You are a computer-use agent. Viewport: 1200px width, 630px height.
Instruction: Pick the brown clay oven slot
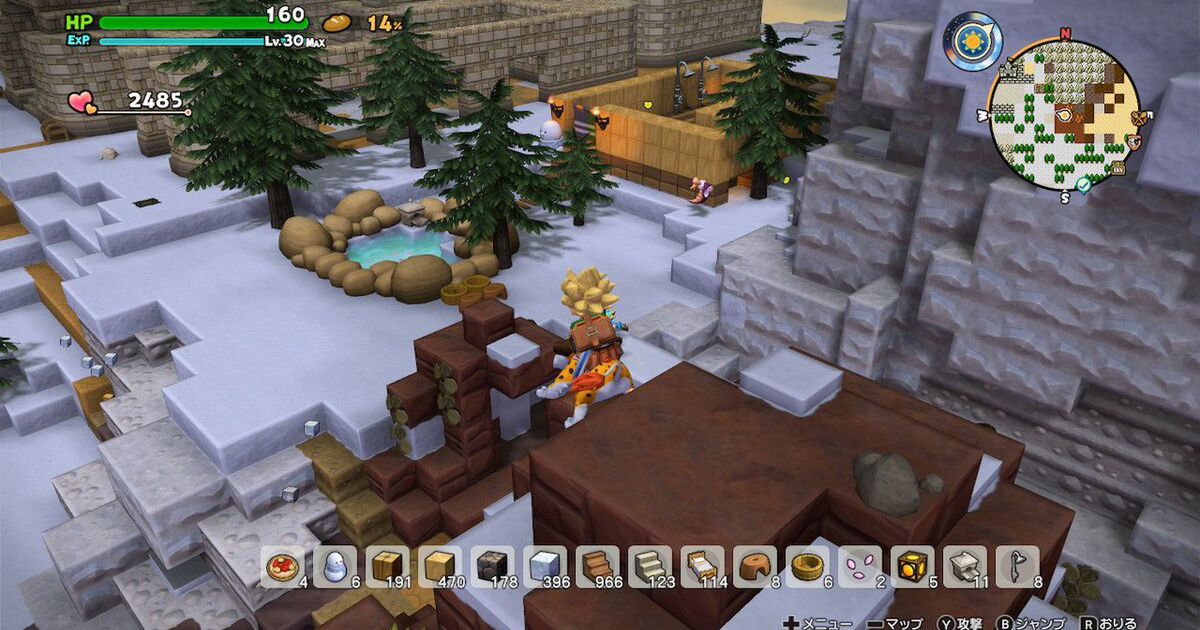tap(753, 566)
